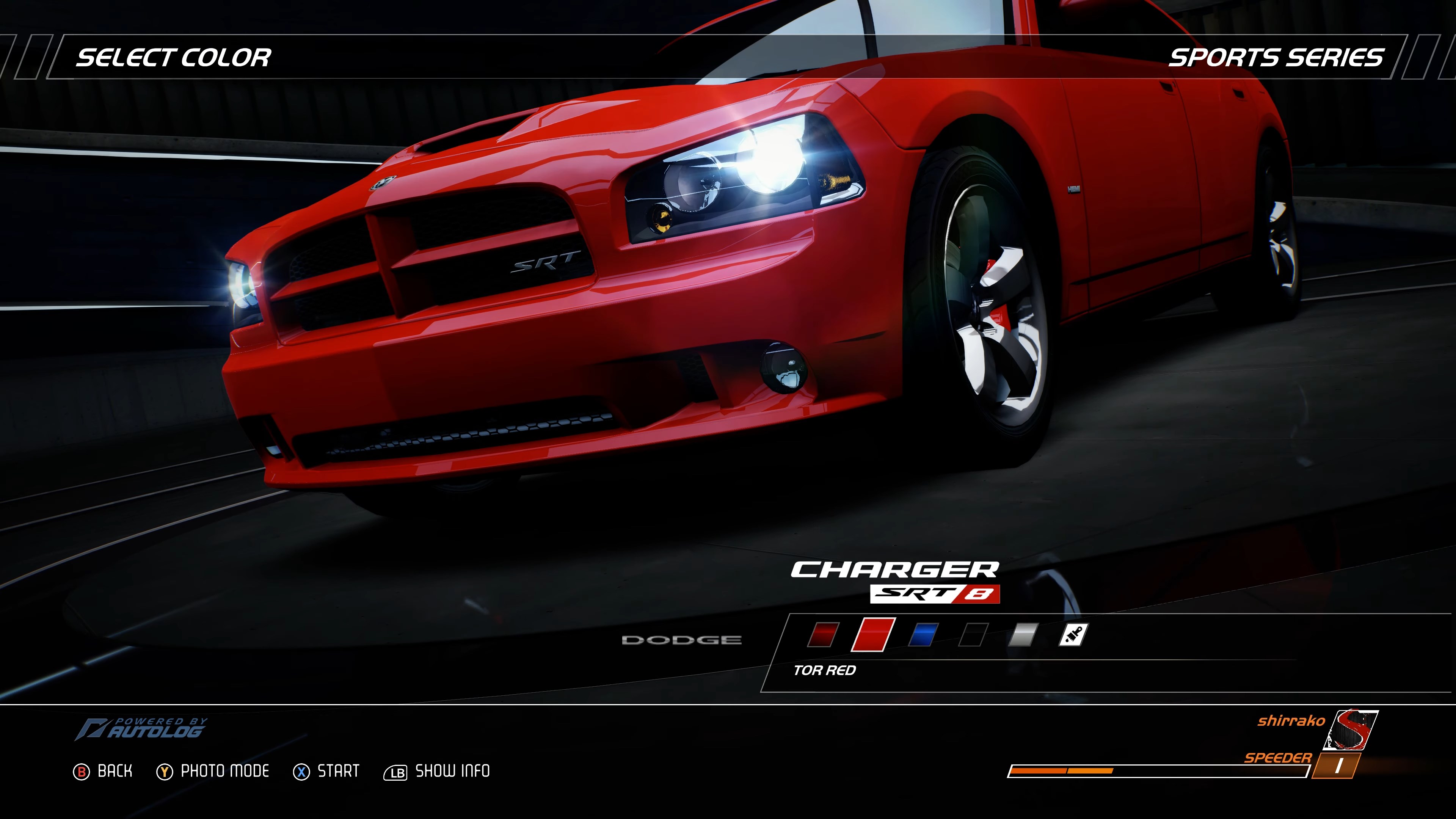The height and width of the screenshot is (819, 1456).
Task: Click the Y button icon for Photo Mode
Action: tap(164, 771)
